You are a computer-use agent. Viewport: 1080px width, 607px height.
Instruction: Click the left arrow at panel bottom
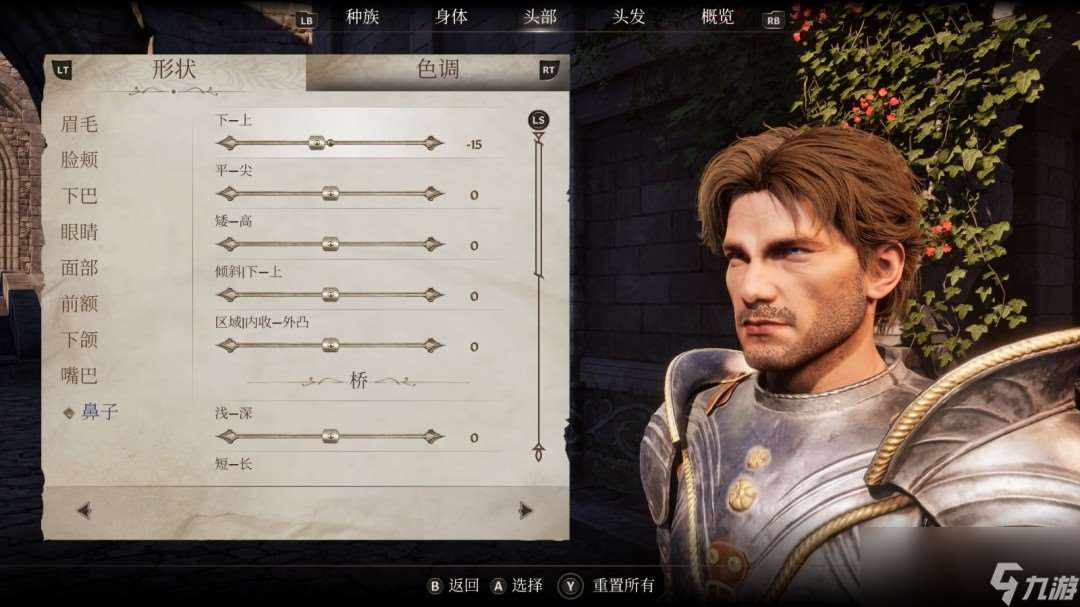coord(84,511)
